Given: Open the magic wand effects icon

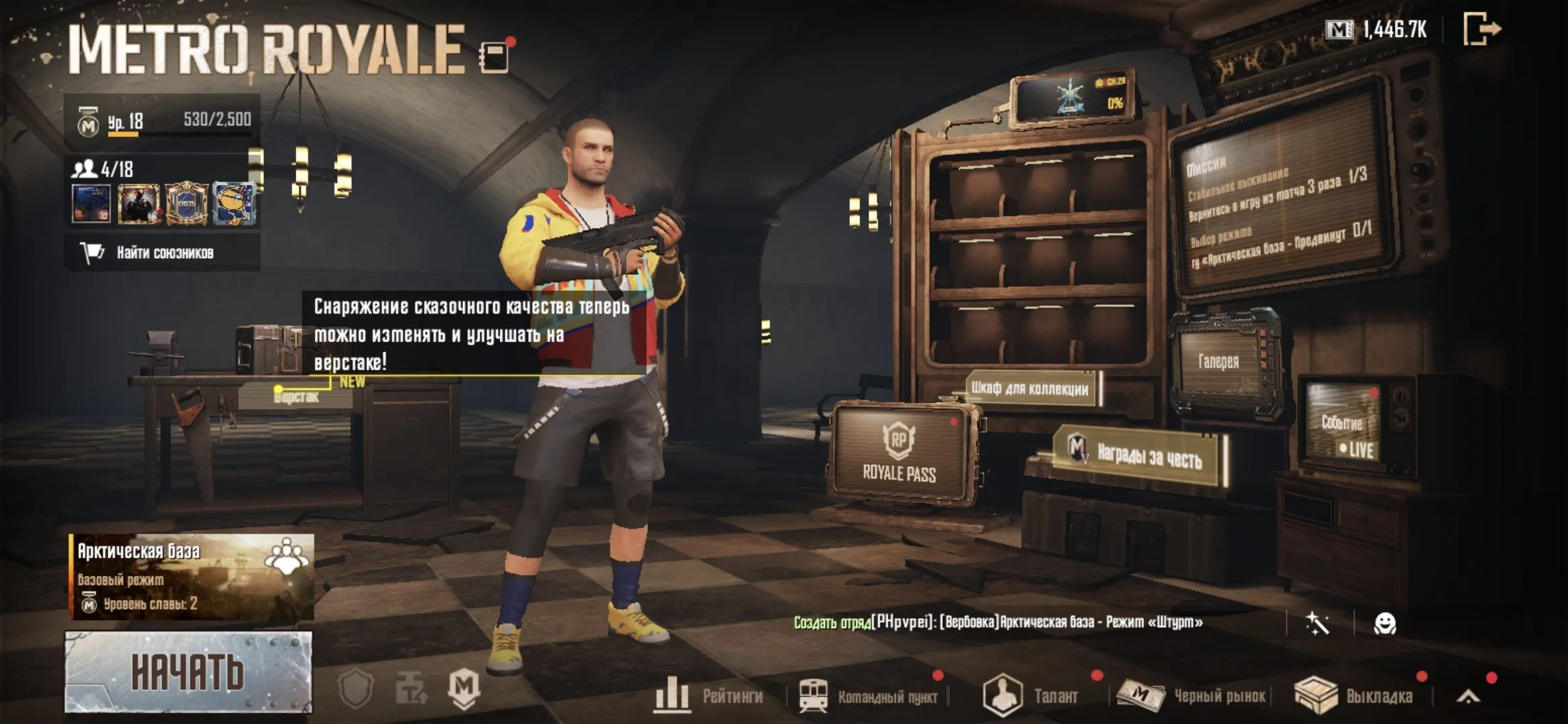Looking at the screenshot, I should (x=1317, y=621).
